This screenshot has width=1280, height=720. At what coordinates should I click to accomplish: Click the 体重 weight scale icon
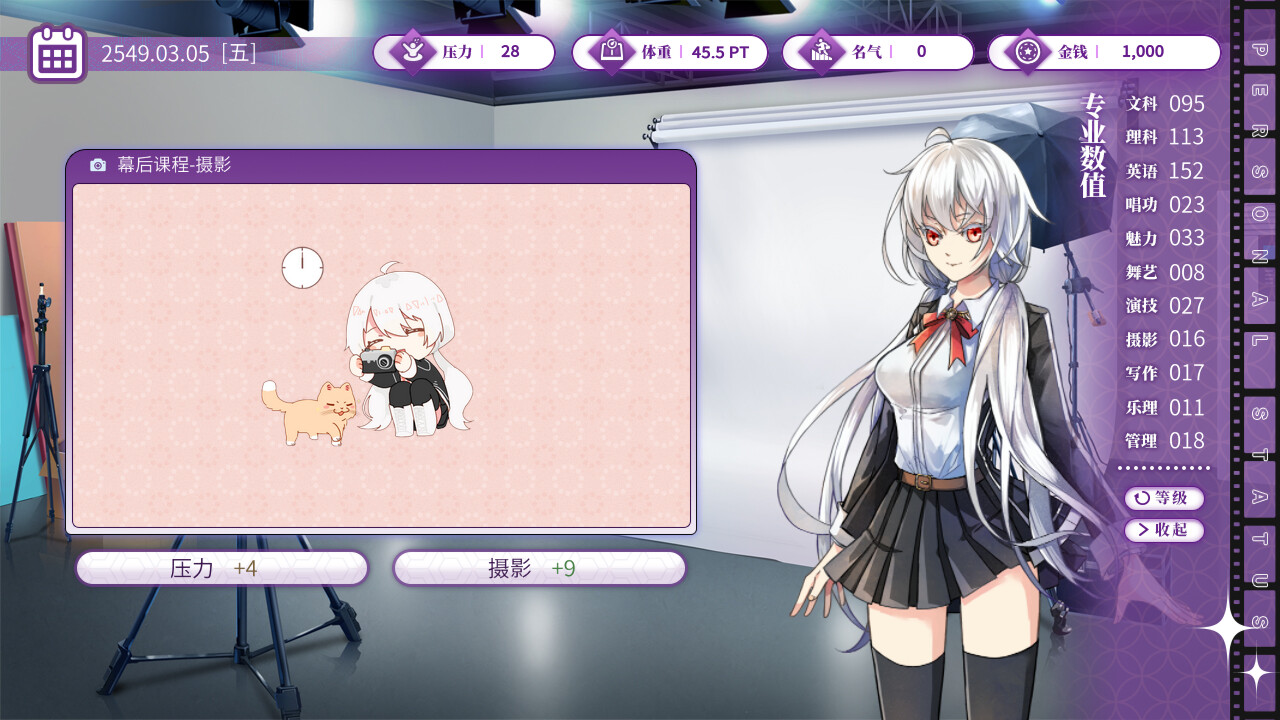click(613, 52)
